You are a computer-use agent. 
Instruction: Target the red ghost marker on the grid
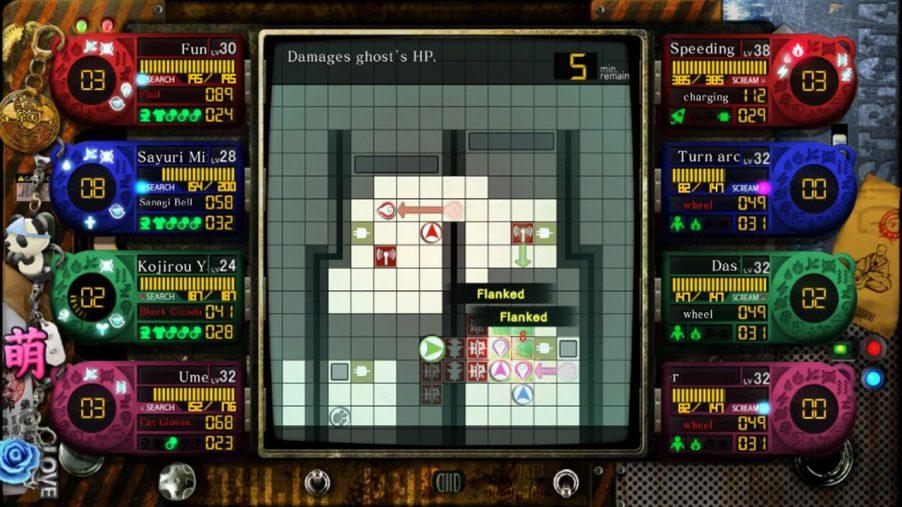(387, 210)
